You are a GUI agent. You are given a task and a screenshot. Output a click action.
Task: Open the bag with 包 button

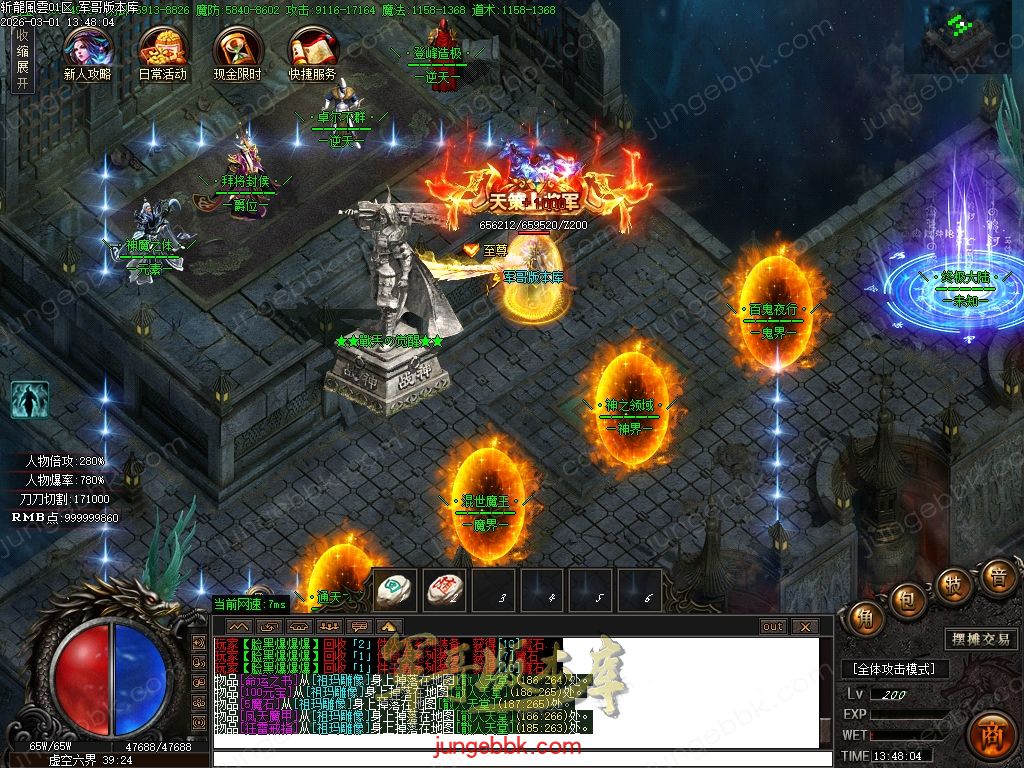click(x=907, y=599)
